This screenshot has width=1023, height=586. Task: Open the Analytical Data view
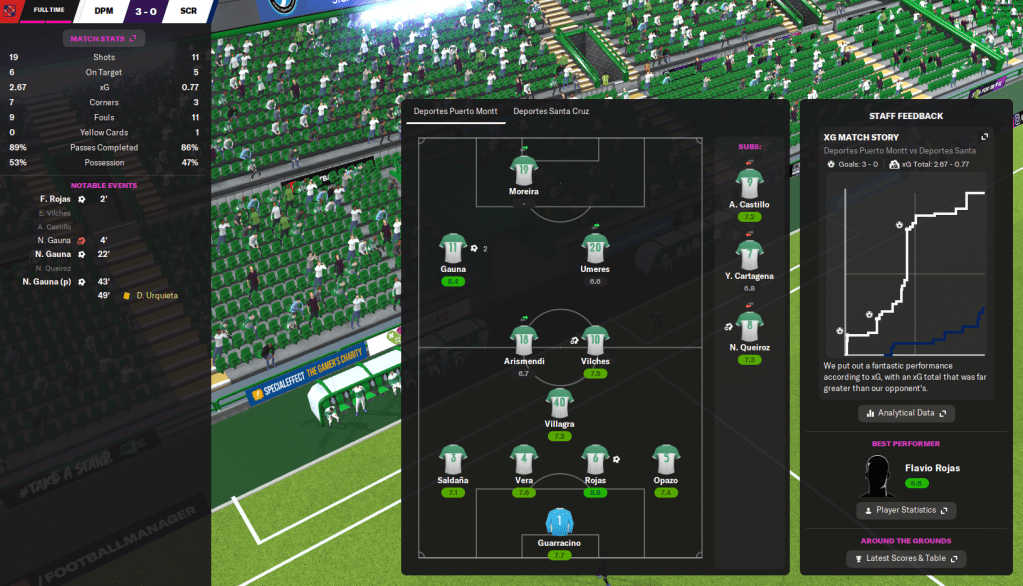point(906,413)
